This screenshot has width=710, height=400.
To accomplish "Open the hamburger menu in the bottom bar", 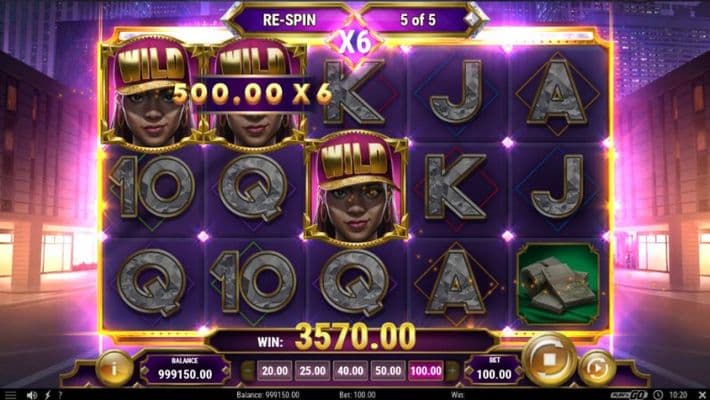I will pyautogui.click(x=9, y=394).
